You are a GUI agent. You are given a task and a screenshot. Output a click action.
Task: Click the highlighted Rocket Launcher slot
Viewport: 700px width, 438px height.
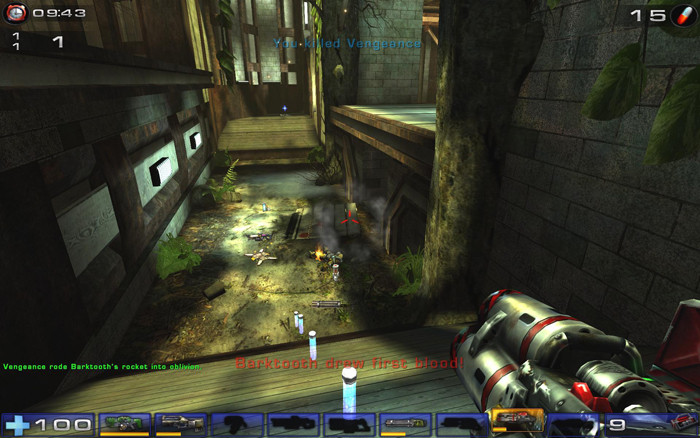click(518, 422)
